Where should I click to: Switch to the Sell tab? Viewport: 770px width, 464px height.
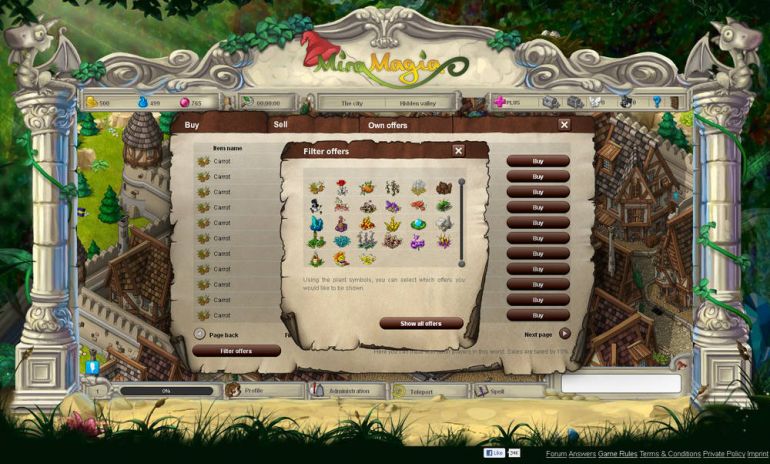pos(281,125)
